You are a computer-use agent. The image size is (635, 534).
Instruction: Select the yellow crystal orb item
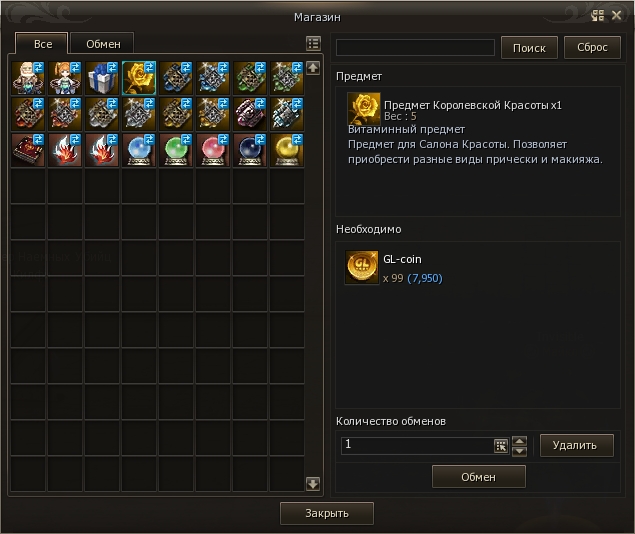coord(286,150)
